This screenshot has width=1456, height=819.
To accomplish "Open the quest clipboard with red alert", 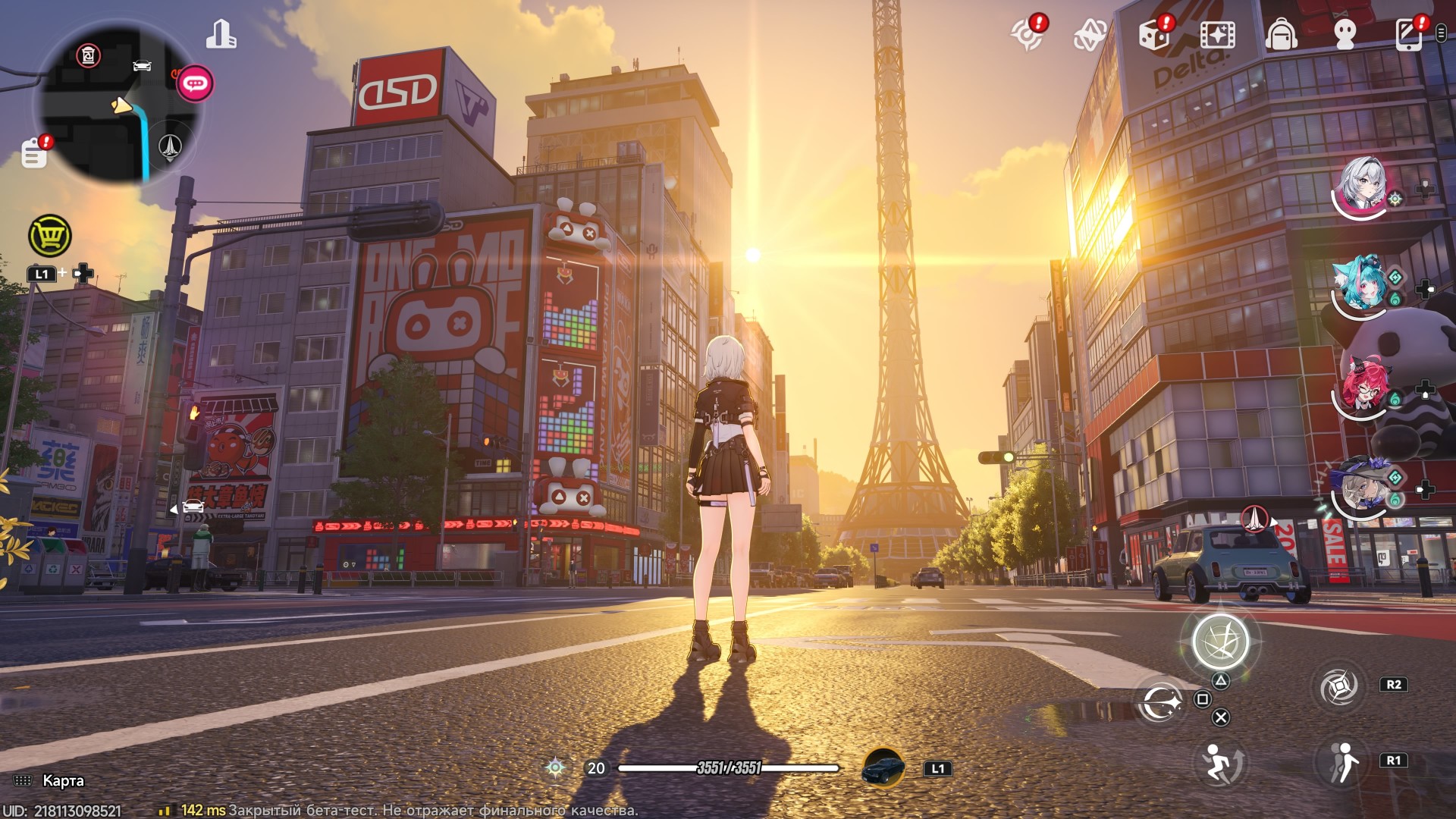I will tap(35, 152).
